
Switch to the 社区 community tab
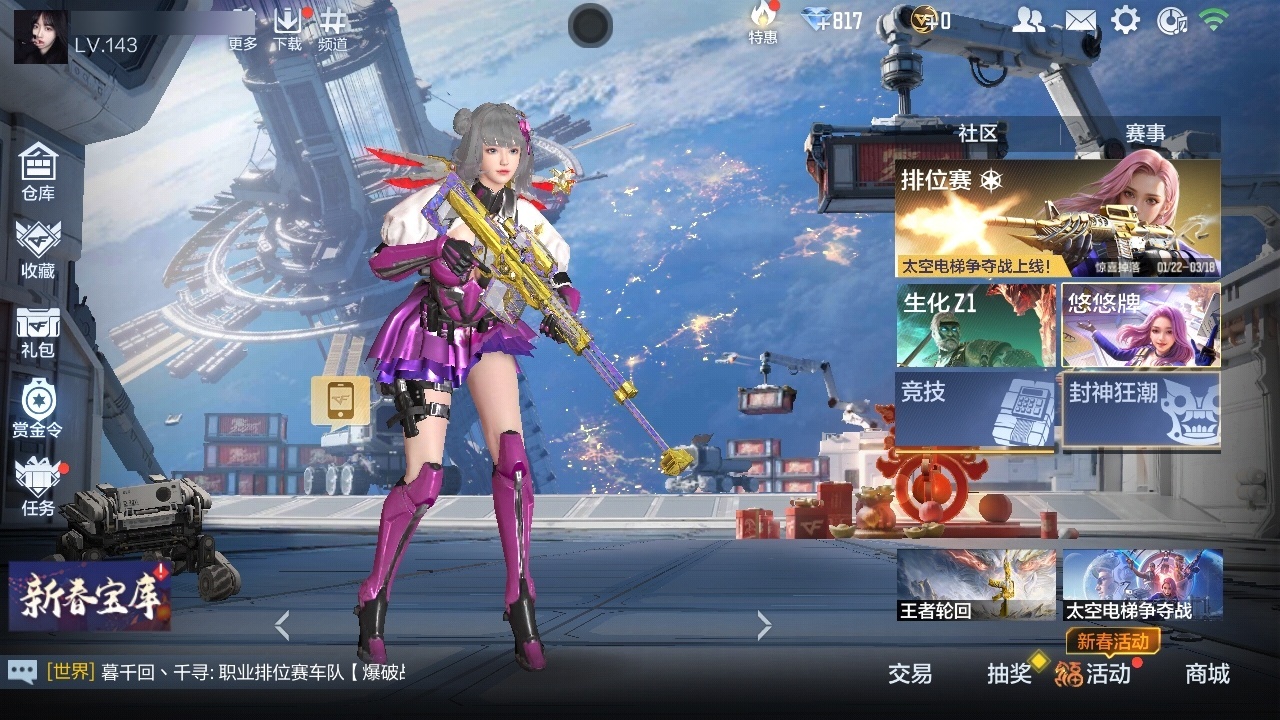(977, 133)
